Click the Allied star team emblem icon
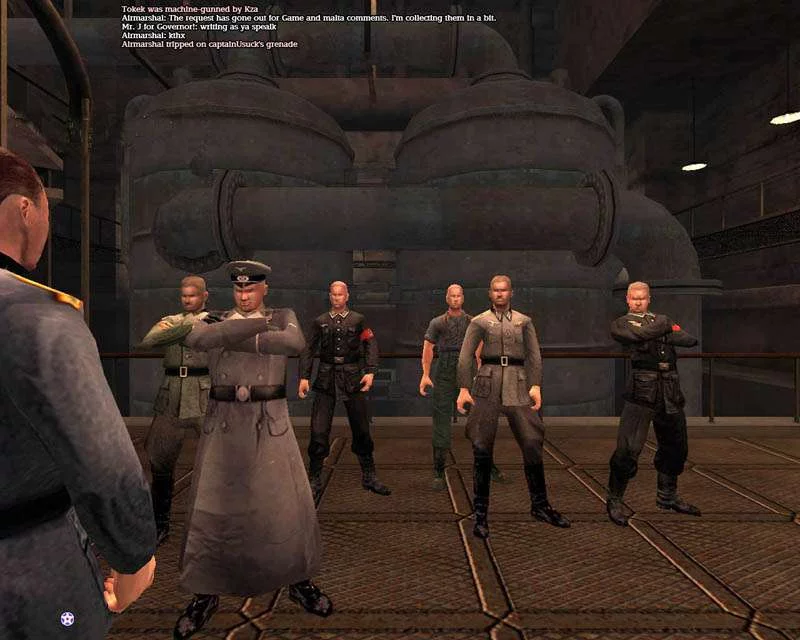Screen dimensions: 800x640 (67, 619)
